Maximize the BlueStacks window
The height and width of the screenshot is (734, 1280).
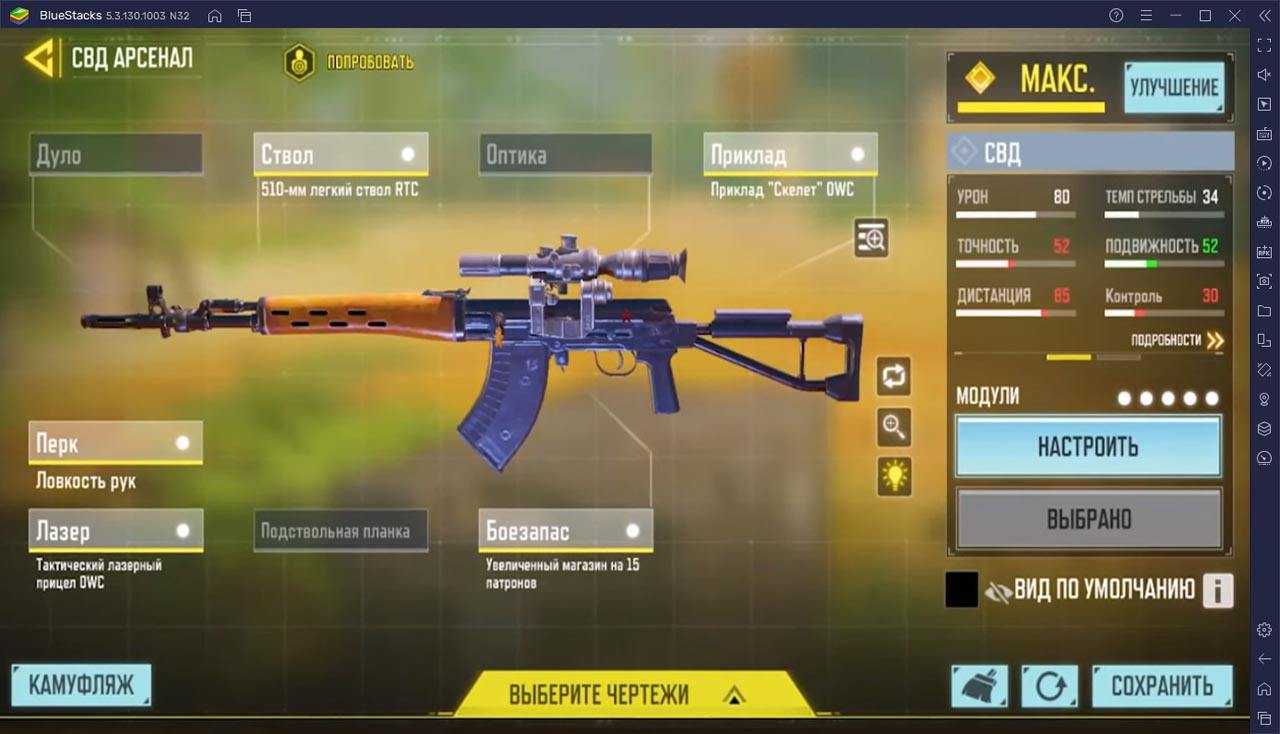1205,15
